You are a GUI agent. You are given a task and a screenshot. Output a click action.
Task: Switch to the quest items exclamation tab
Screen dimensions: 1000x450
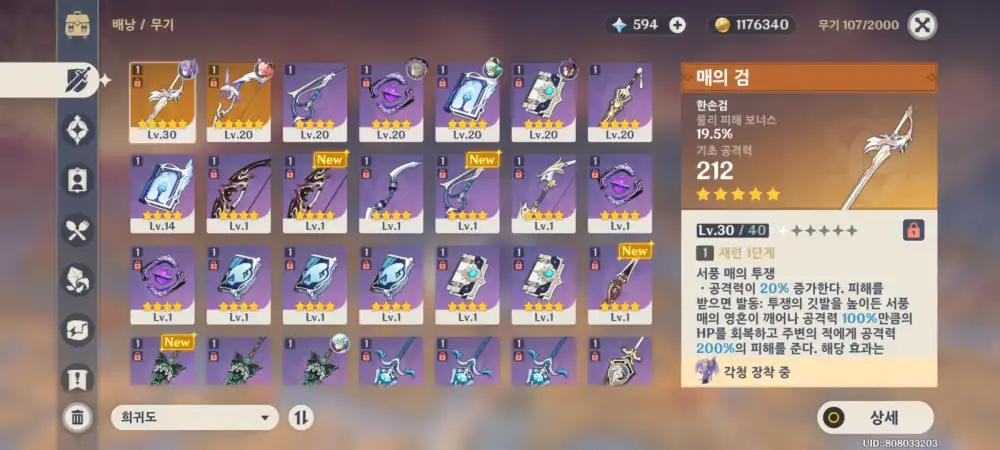pos(77,378)
